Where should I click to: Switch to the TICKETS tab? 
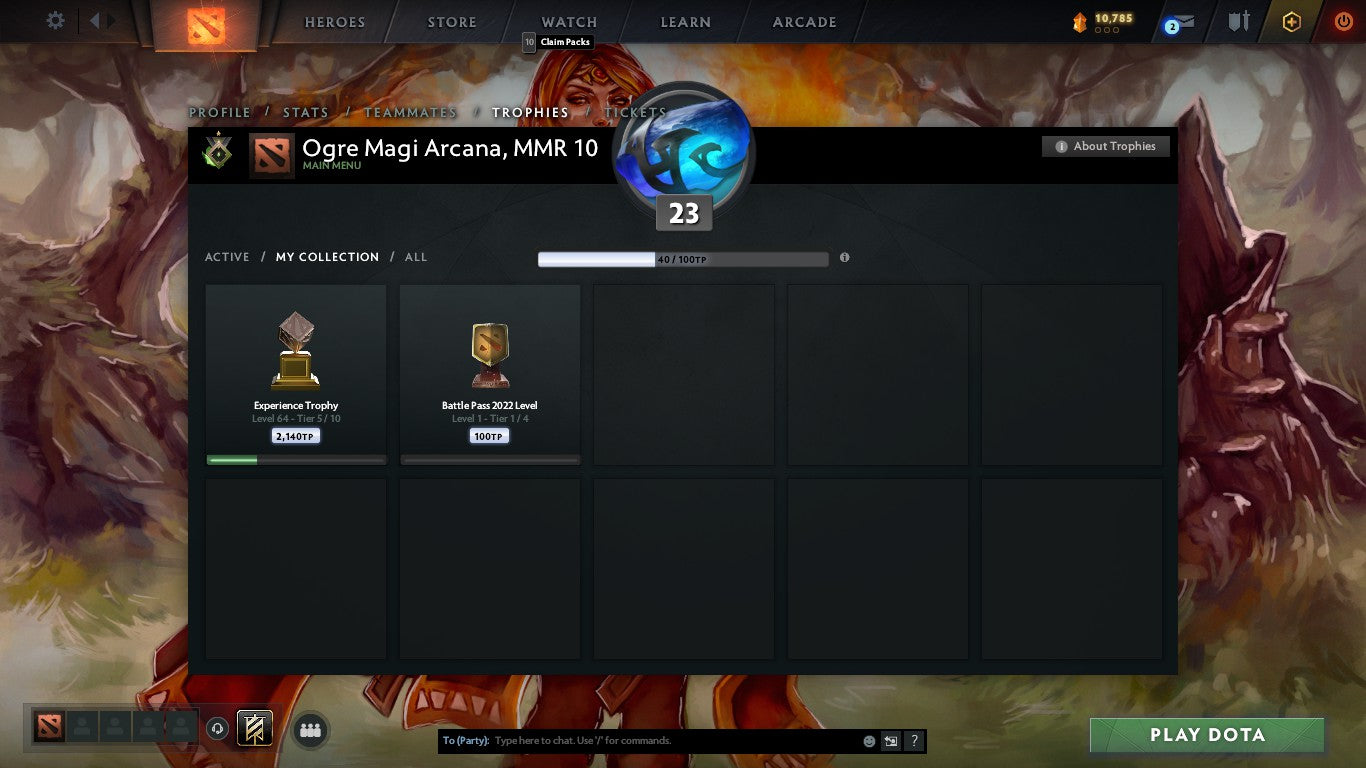[634, 112]
